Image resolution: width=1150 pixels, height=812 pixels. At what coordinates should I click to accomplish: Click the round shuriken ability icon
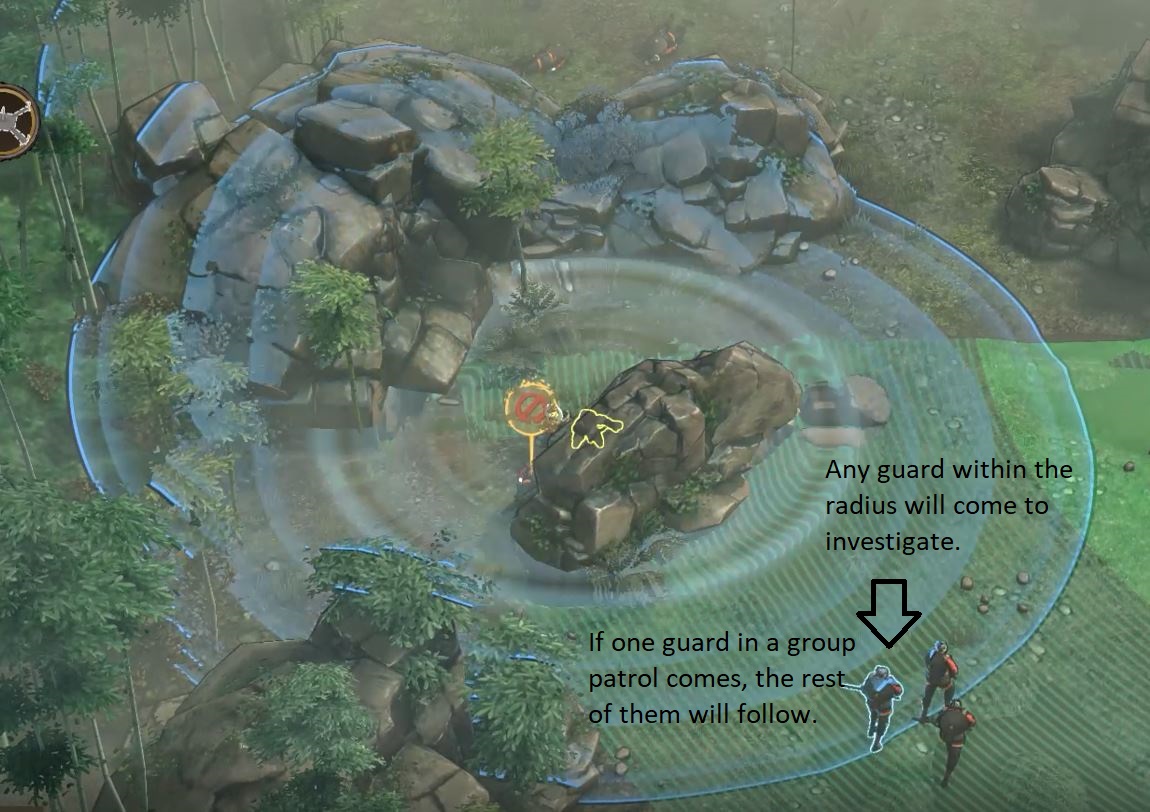(15, 122)
